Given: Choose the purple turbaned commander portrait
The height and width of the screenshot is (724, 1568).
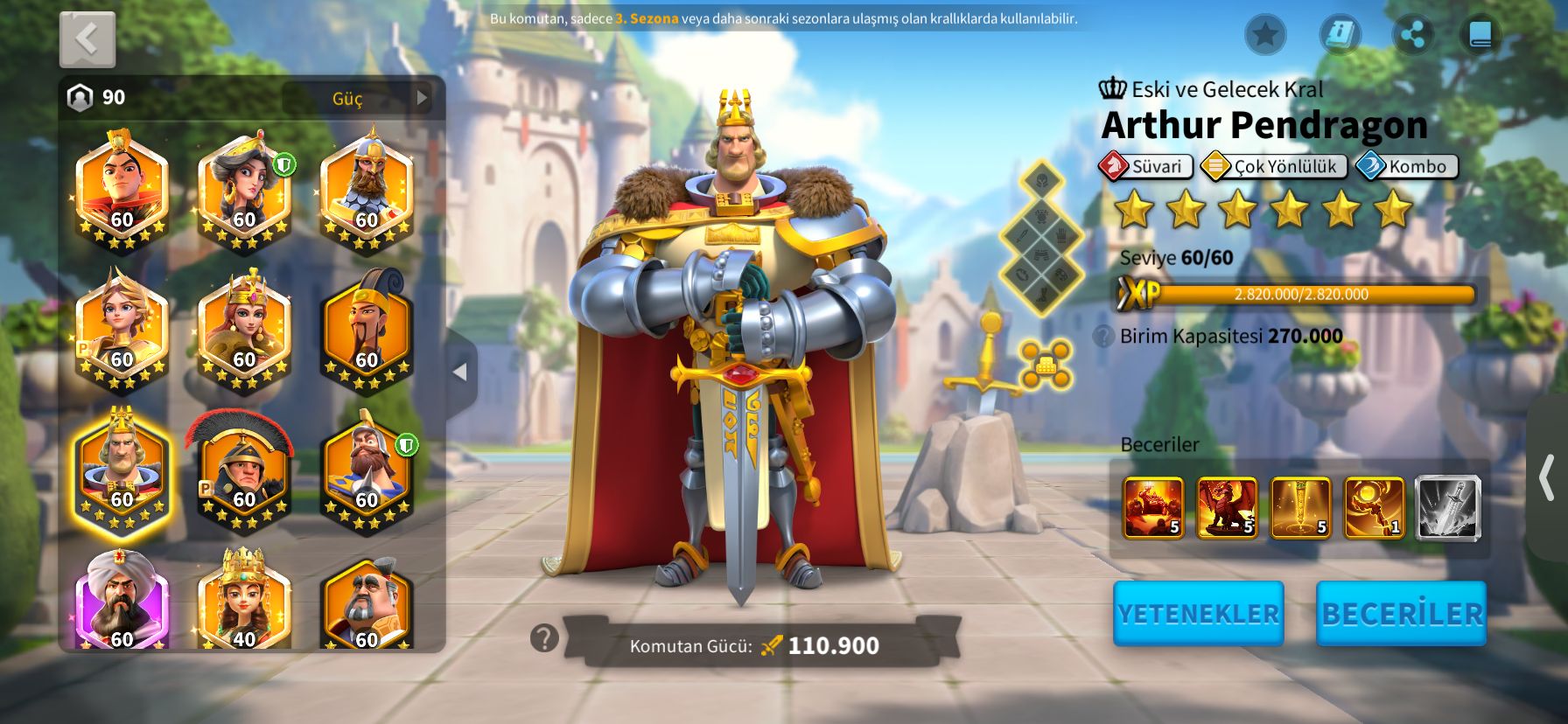Looking at the screenshot, I should [122, 603].
